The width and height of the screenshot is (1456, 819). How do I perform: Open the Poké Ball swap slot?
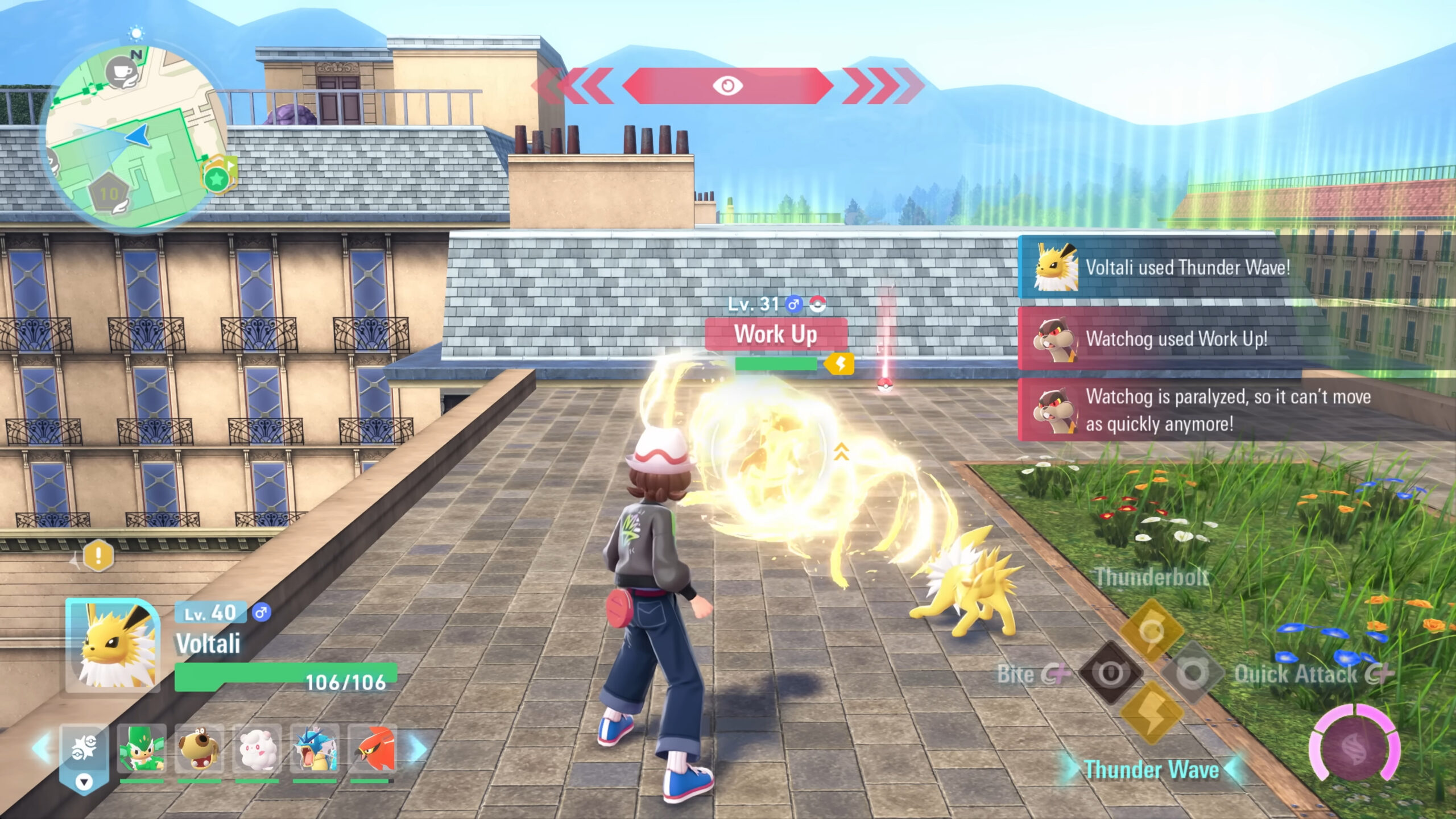tap(84, 752)
